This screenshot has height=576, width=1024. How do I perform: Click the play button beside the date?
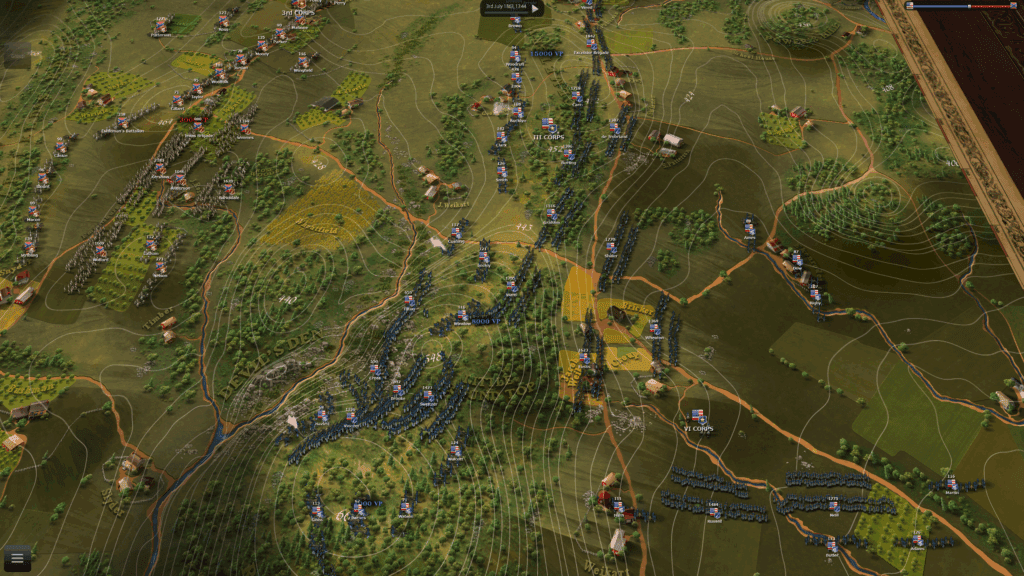pyautogui.click(x=534, y=8)
